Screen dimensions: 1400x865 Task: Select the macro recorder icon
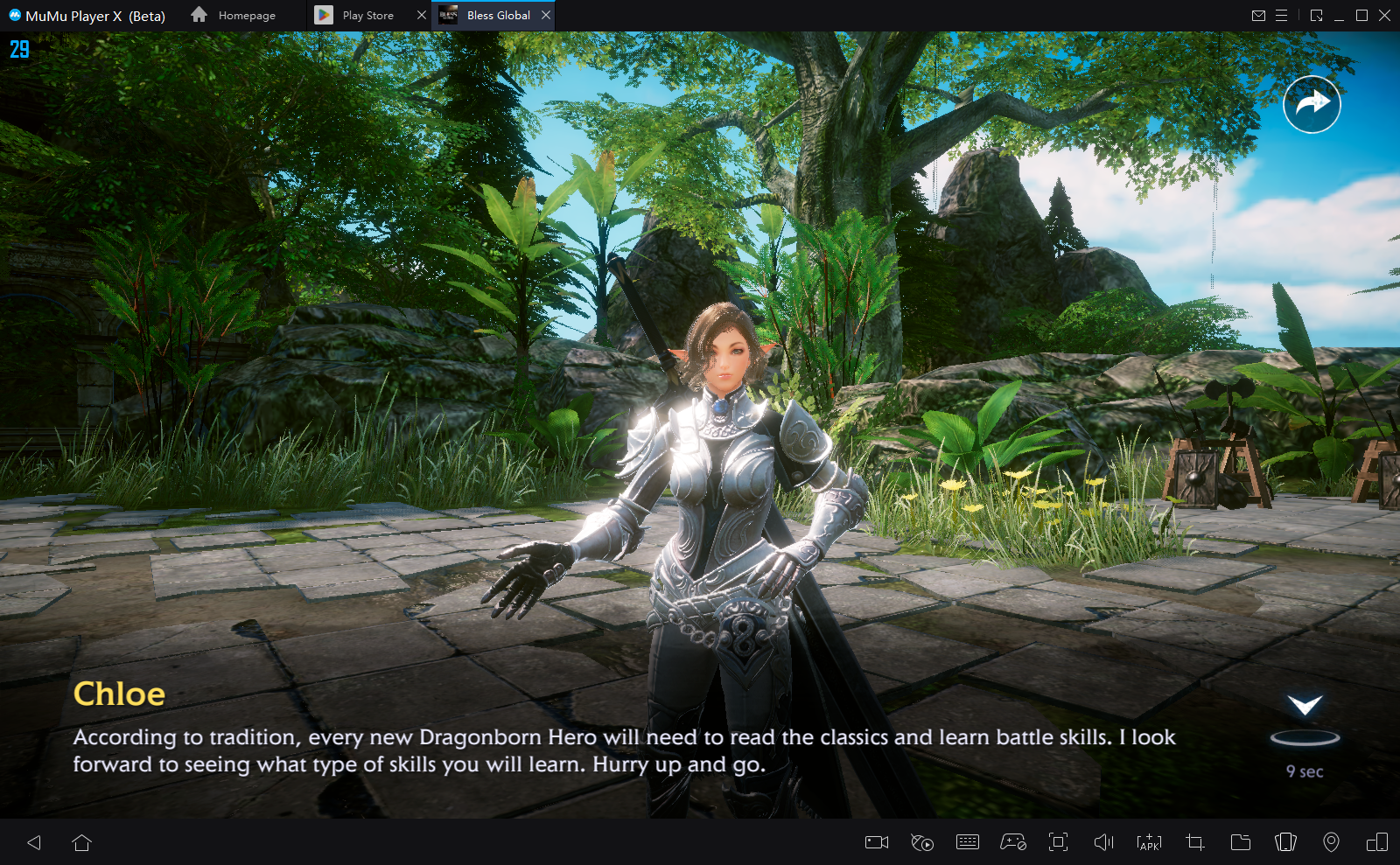tap(923, 842)
